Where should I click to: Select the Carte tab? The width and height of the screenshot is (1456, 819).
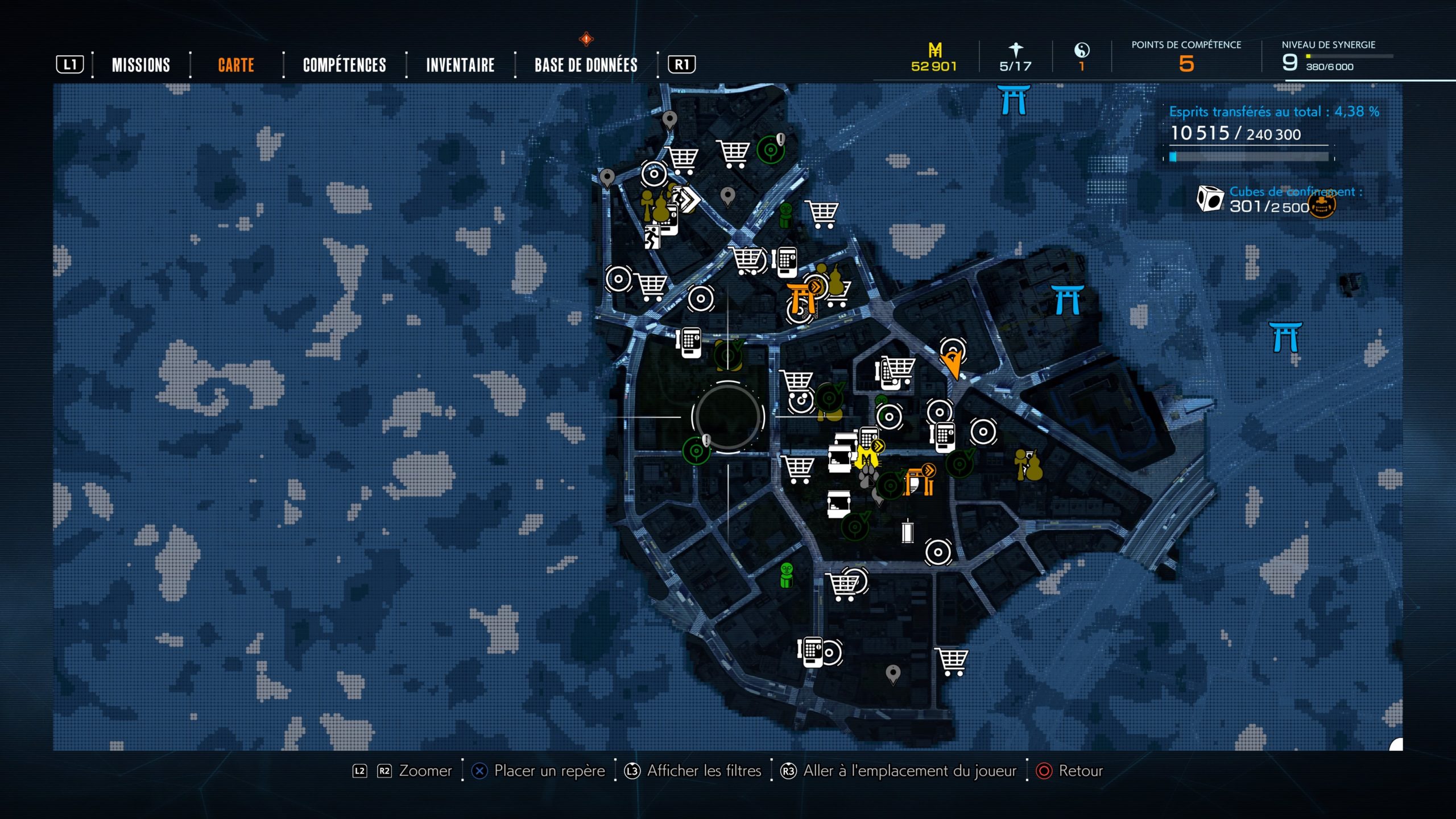[x=236, y=65]
